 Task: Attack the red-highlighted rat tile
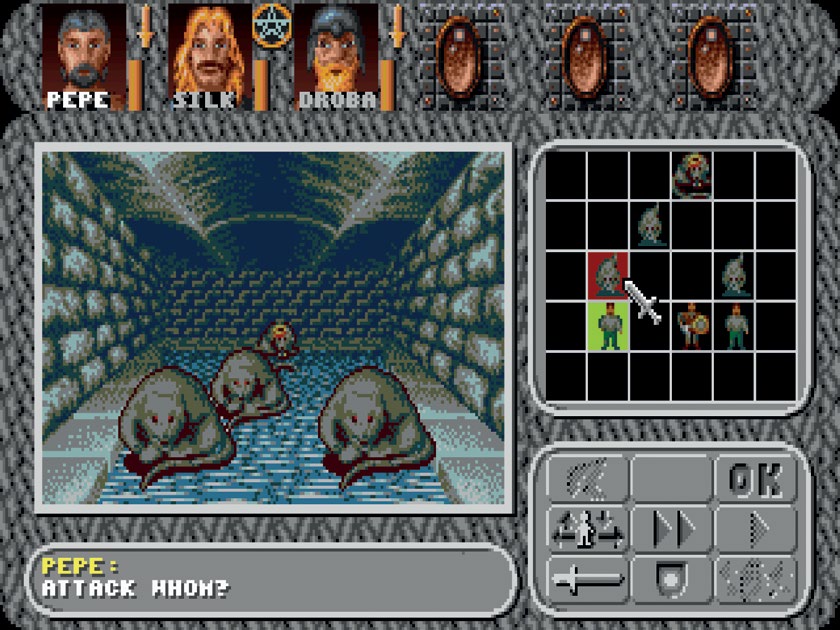point(607,275)
